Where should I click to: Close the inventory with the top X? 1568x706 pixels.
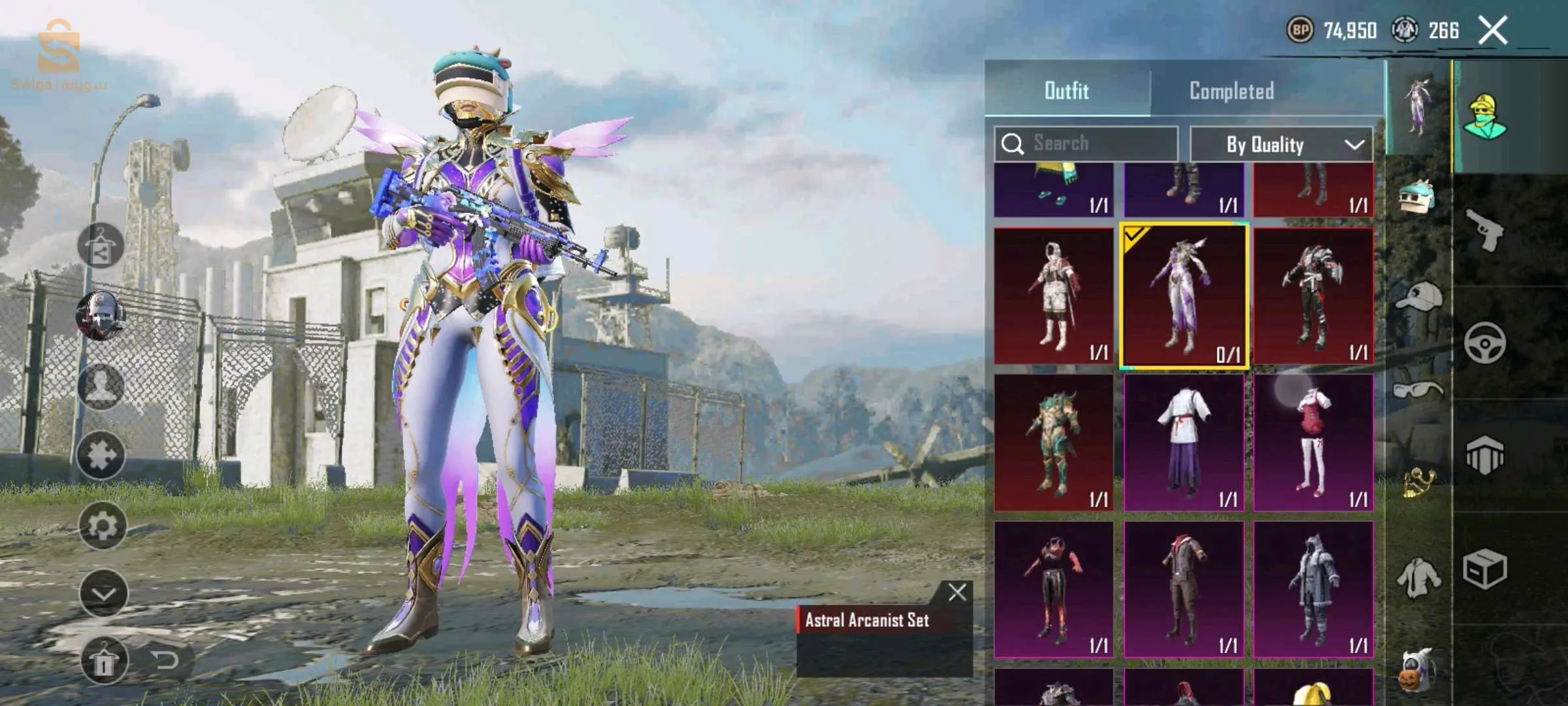tap(1492, 30)
